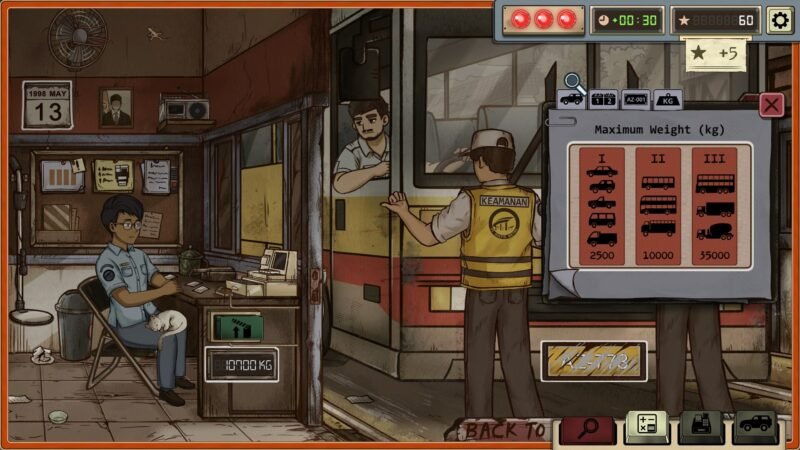Select the cash register tool

[x=700, y=428]
